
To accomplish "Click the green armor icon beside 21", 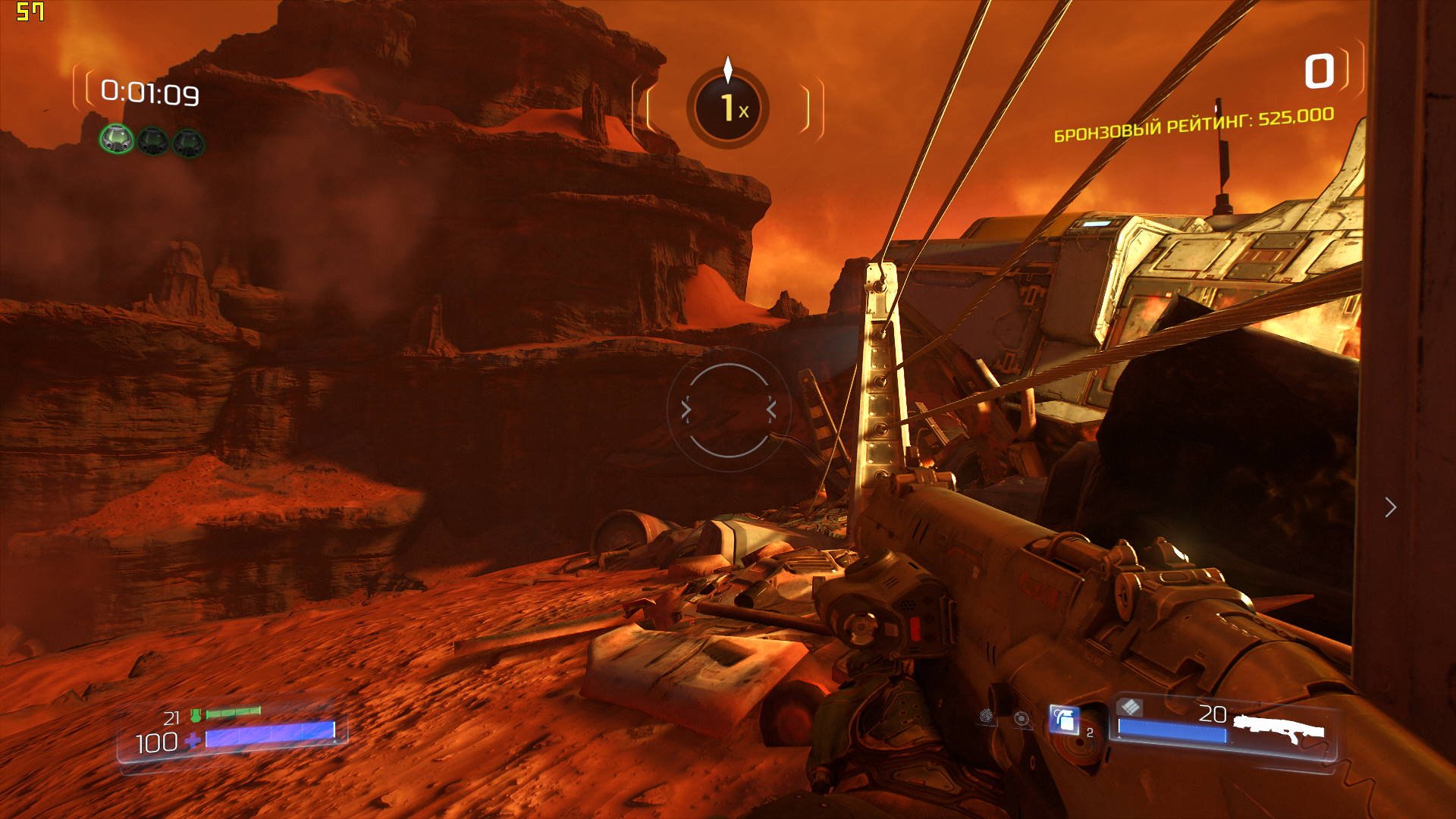I will (196, 715).
